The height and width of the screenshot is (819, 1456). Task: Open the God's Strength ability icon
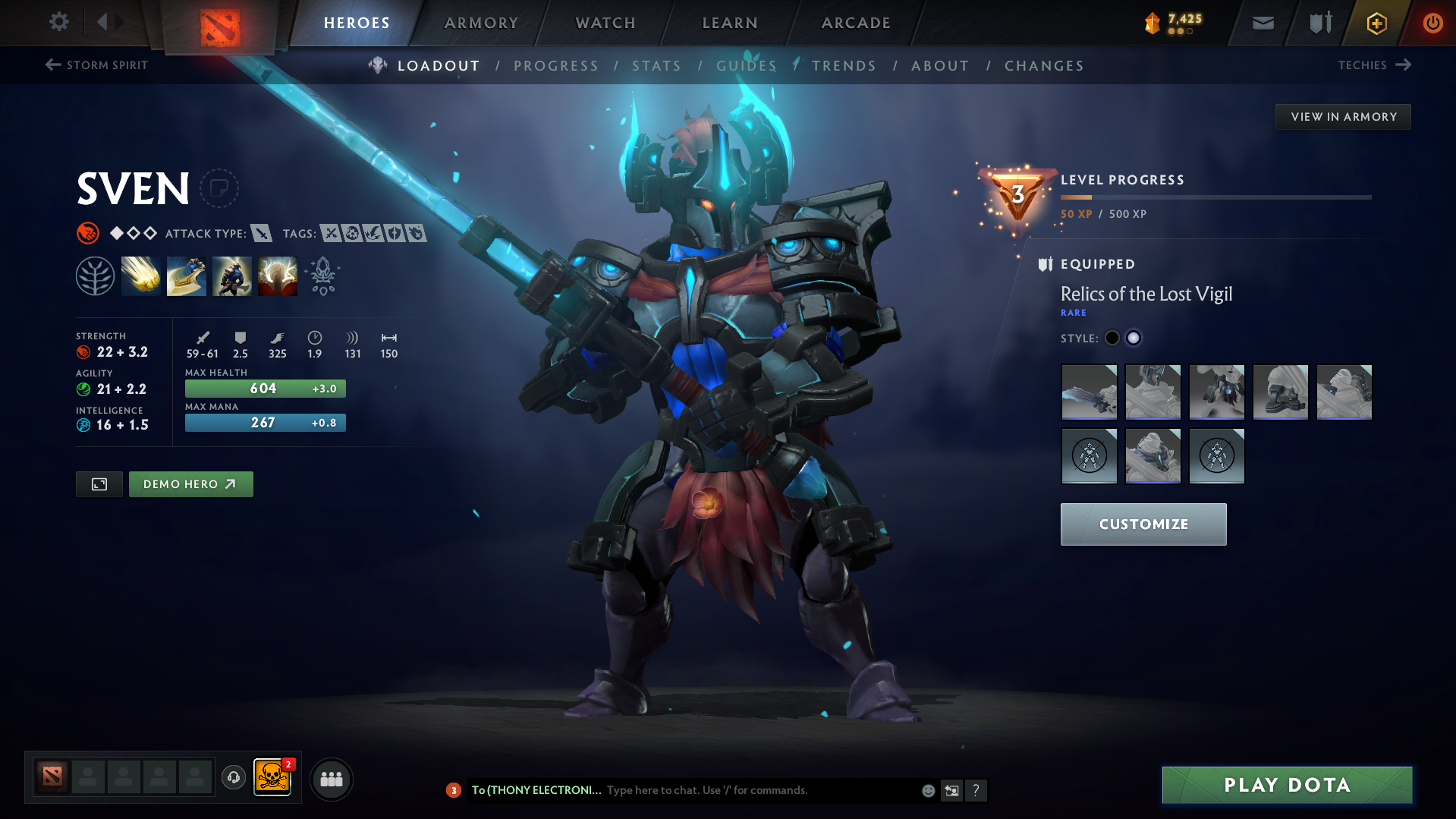coord(278,276)
